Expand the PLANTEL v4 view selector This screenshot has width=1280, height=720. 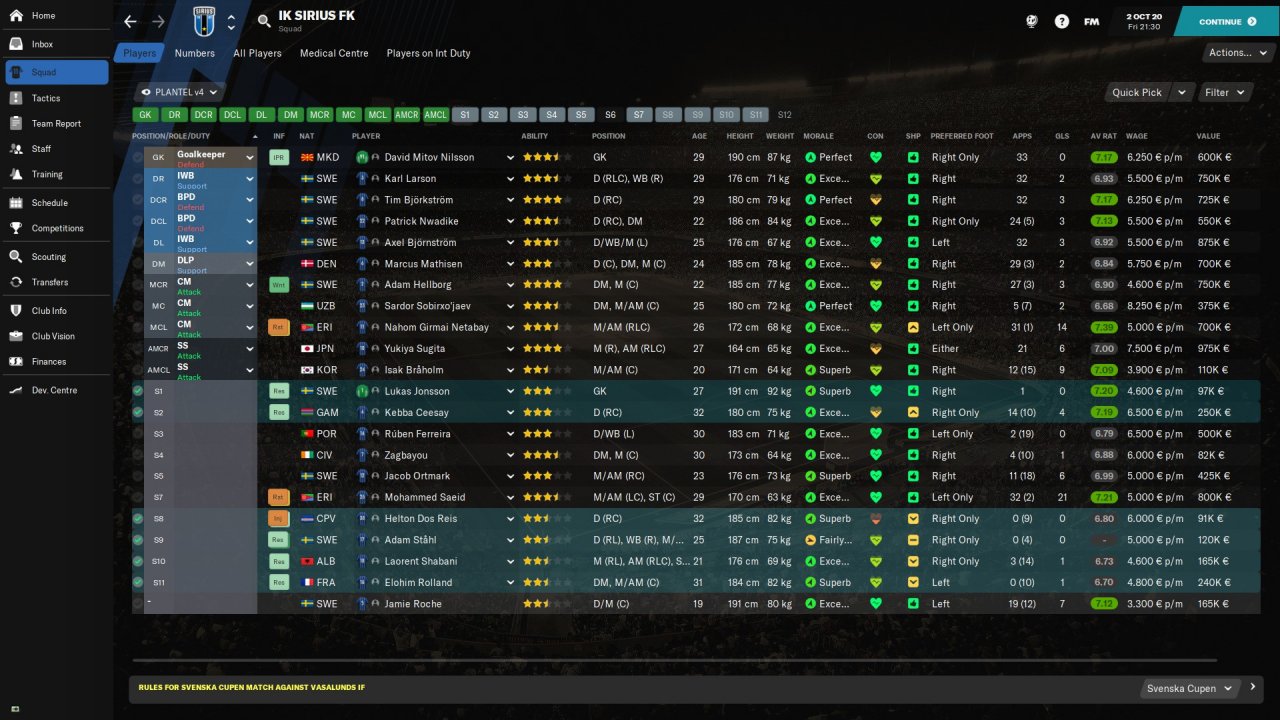[180, 92]
